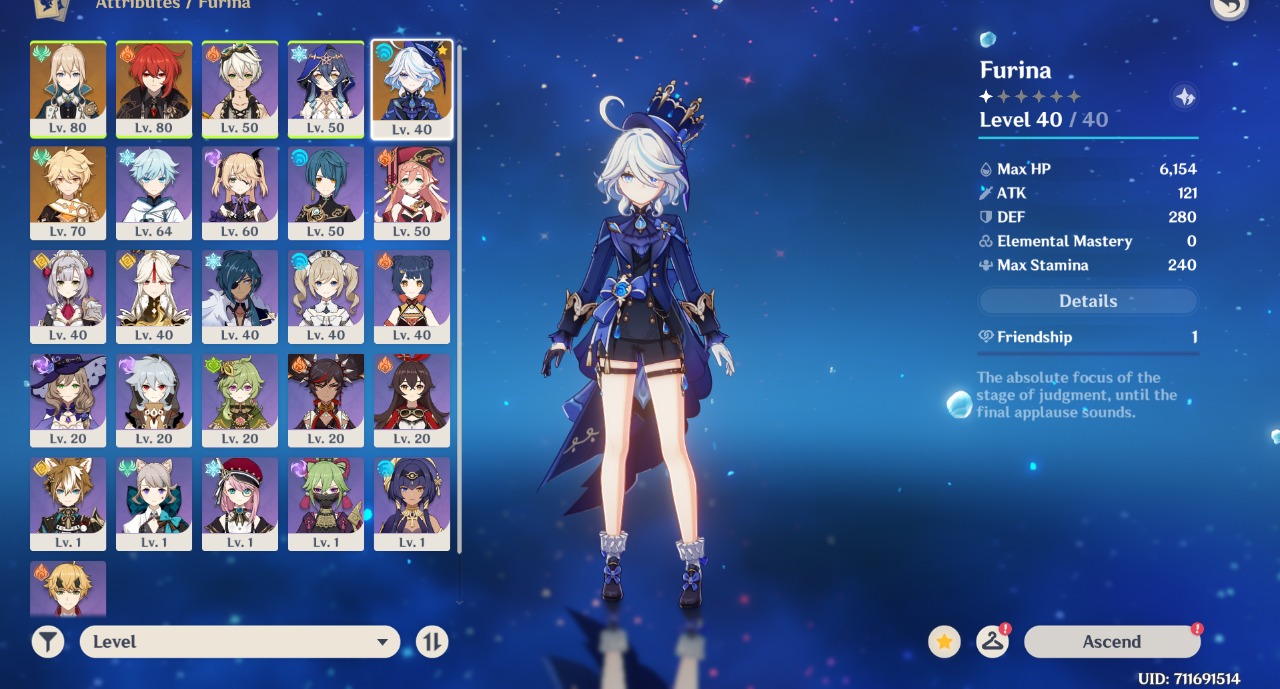Select Bennett's Lv. 50 portrait

240,88
